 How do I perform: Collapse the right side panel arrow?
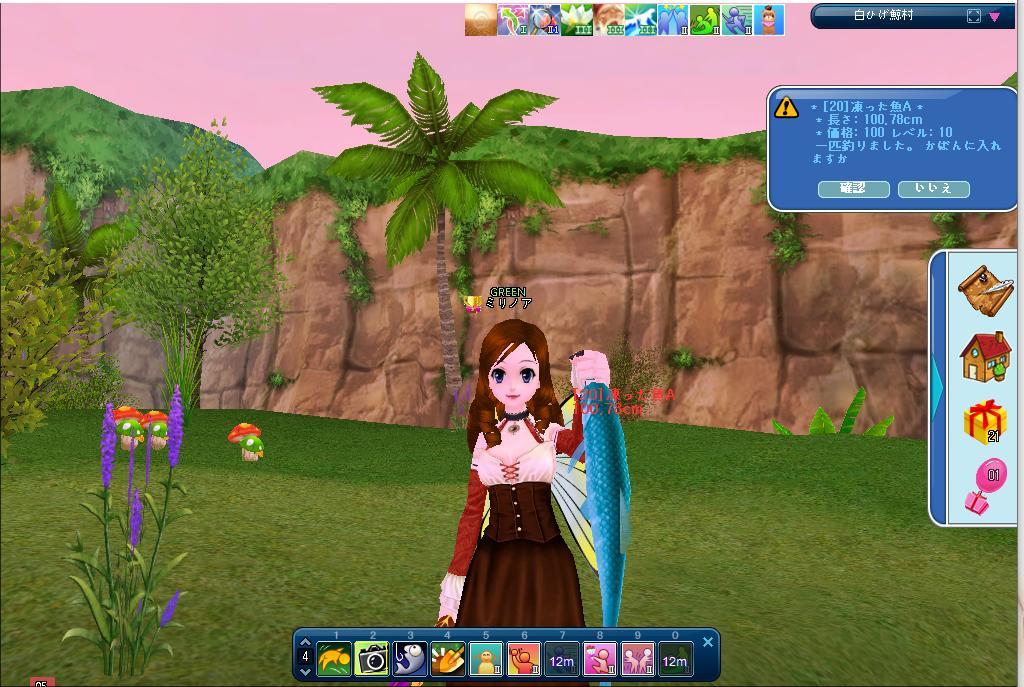tap(937, 380)
